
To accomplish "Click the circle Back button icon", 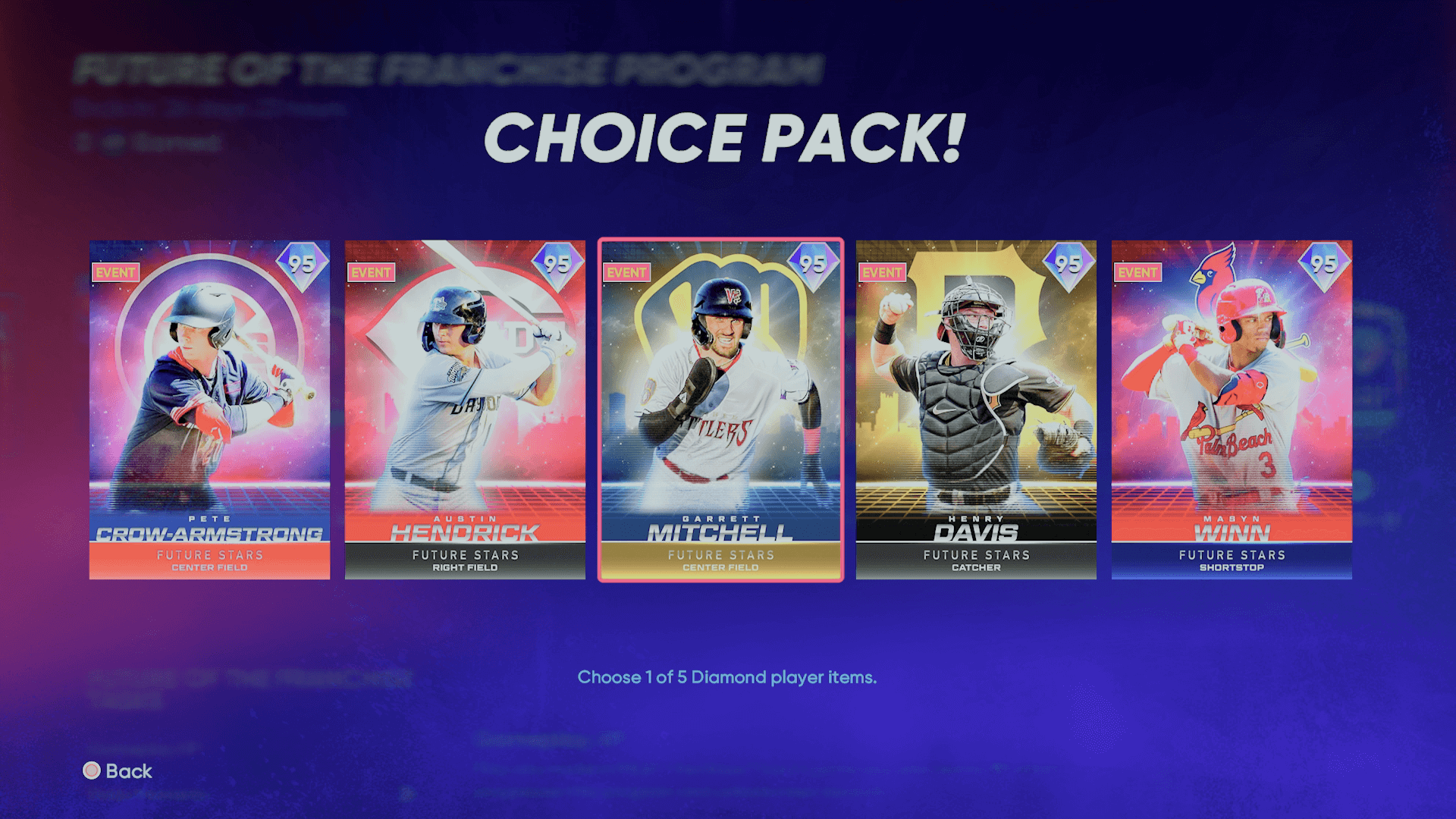I will point(93,771).
